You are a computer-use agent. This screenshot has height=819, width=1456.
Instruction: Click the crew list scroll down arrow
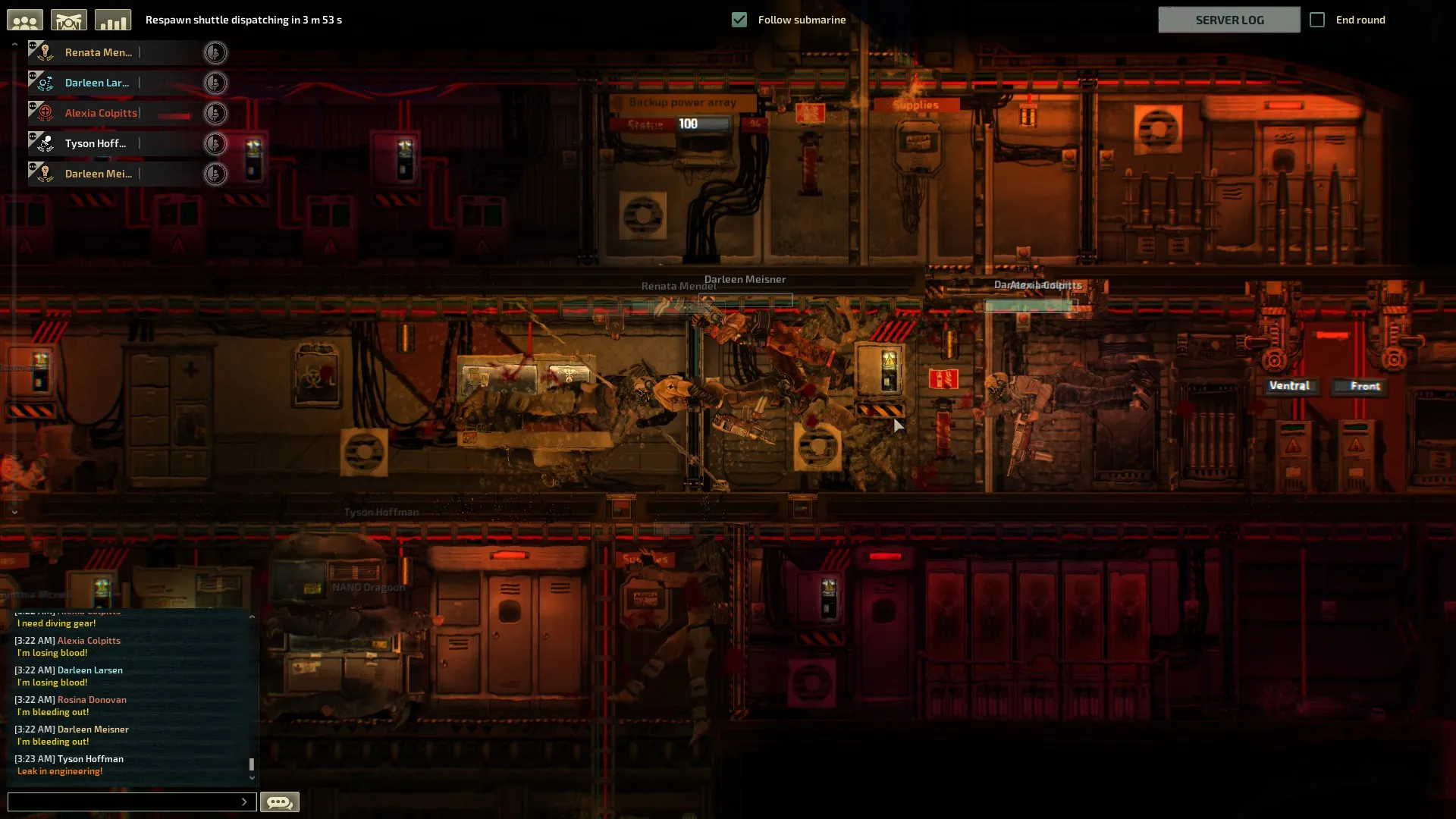coord(14,512)
